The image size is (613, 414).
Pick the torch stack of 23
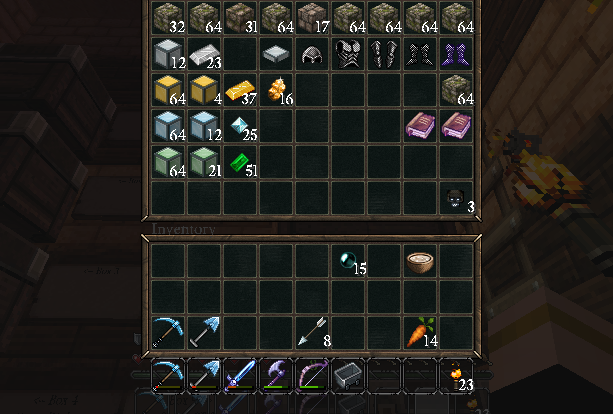[x=456, y=376]
